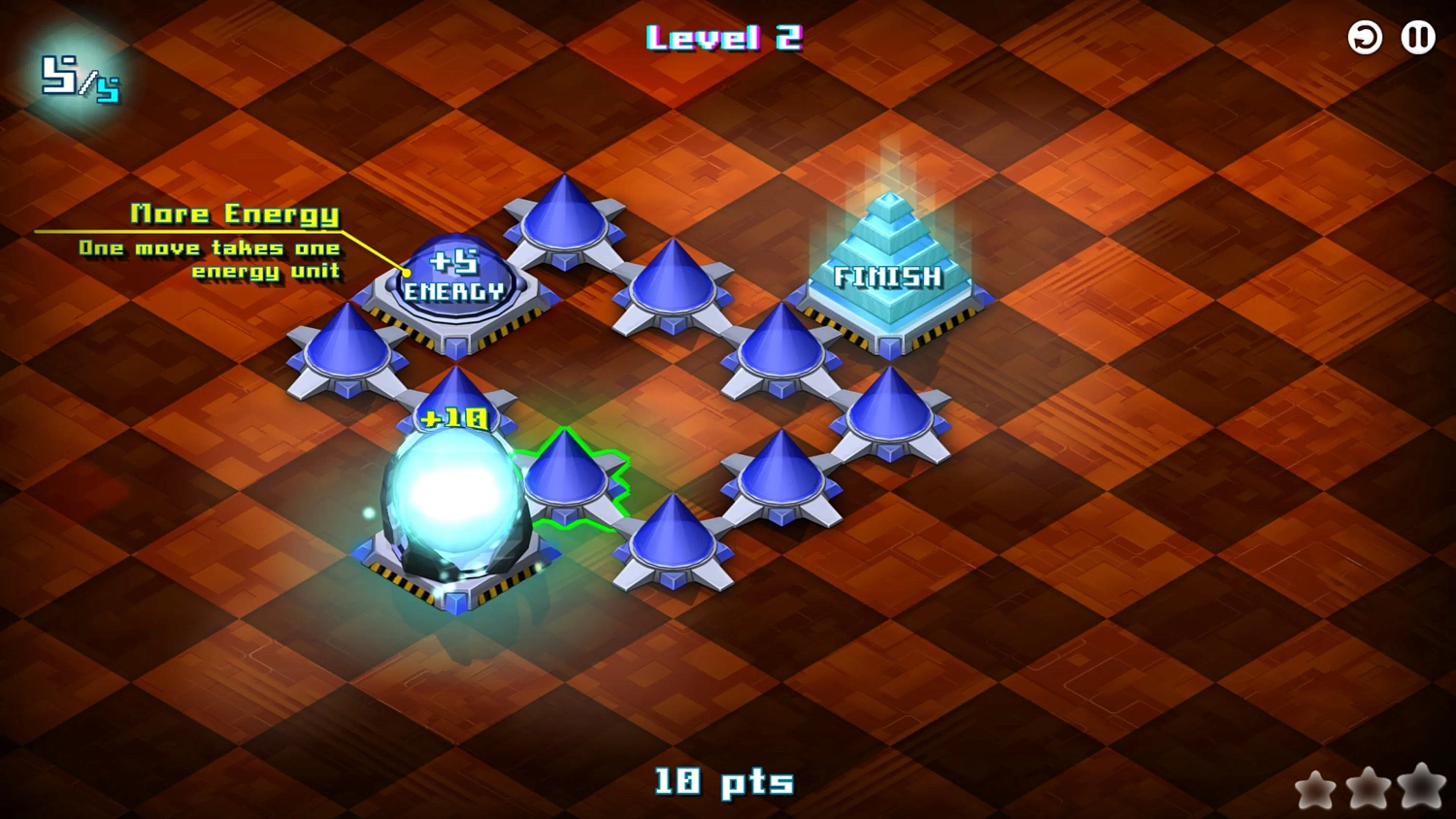Click the More Energy tooltip heading
The width and height of the screenshot is (1456, 819).
(x=236, y=213)
